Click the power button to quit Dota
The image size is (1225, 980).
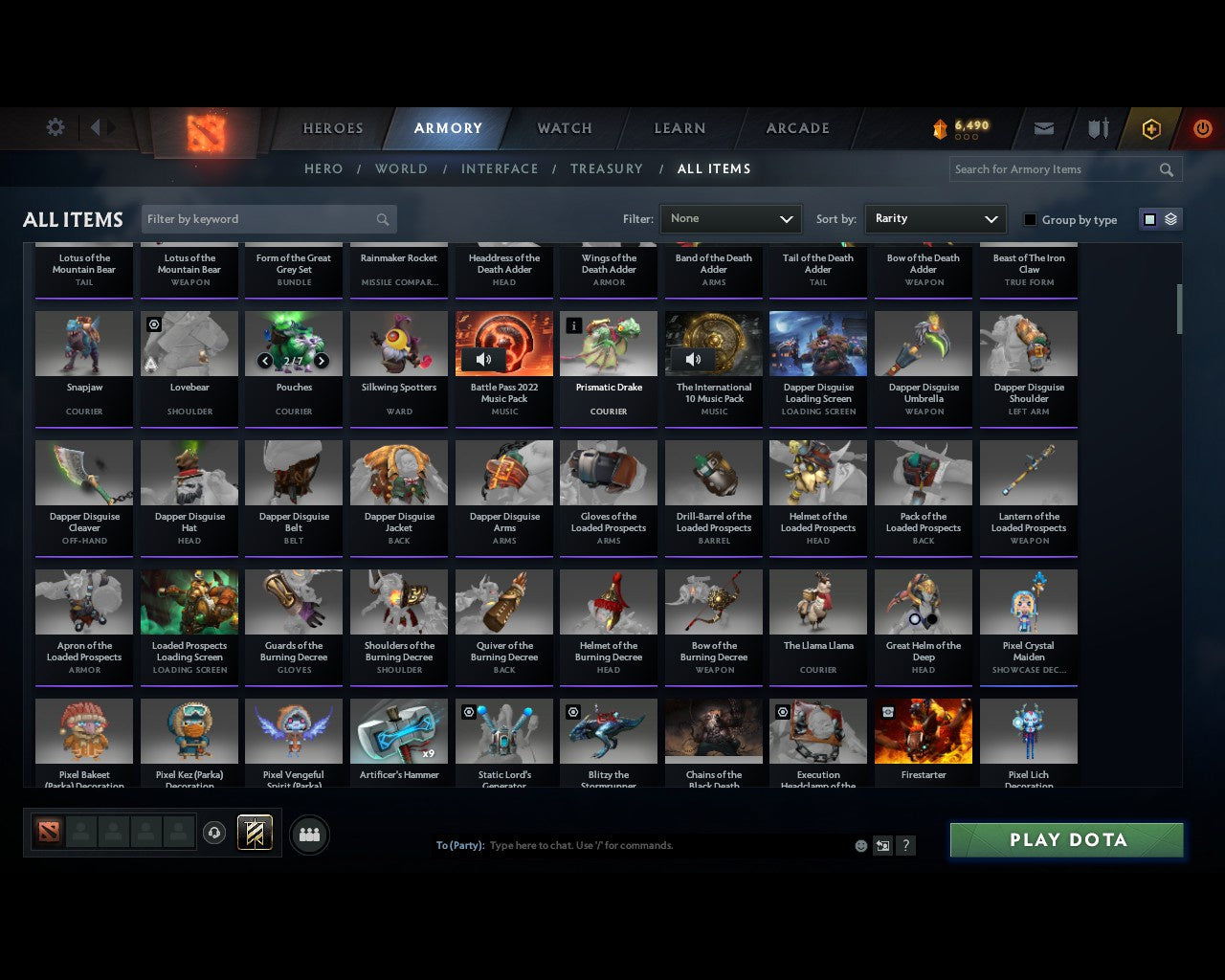[x=1202, y=128]
